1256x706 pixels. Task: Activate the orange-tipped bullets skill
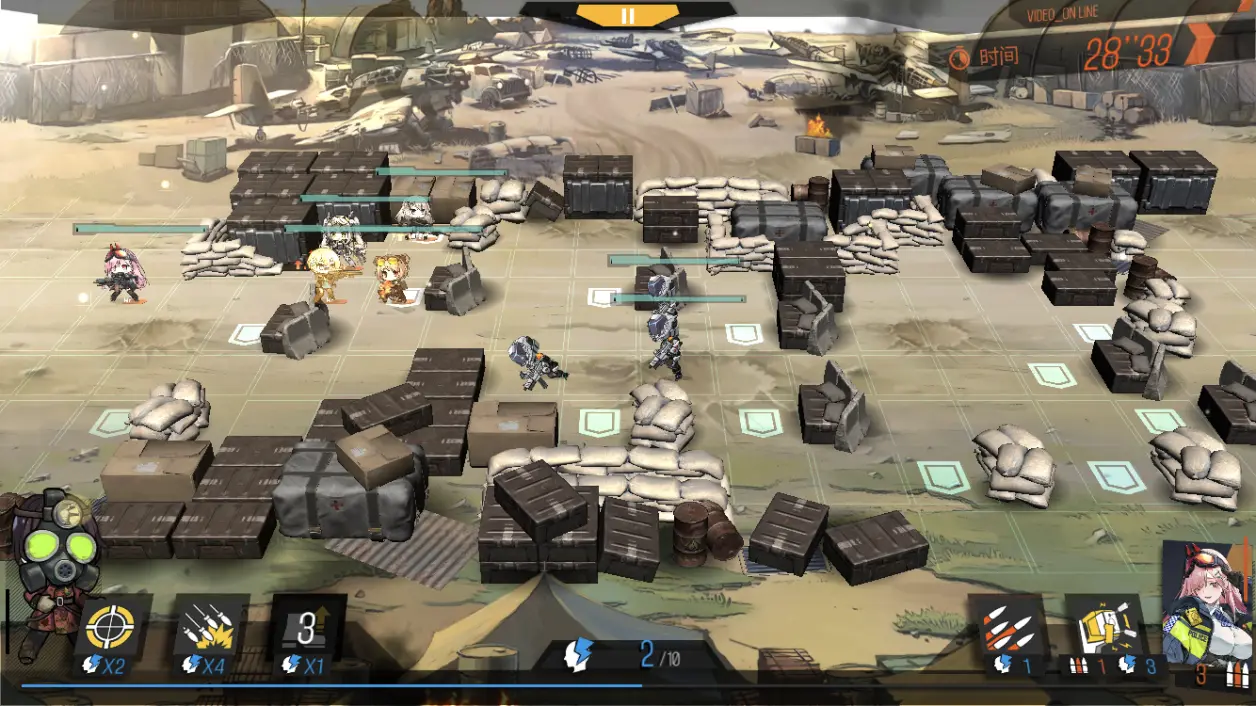1007,628
